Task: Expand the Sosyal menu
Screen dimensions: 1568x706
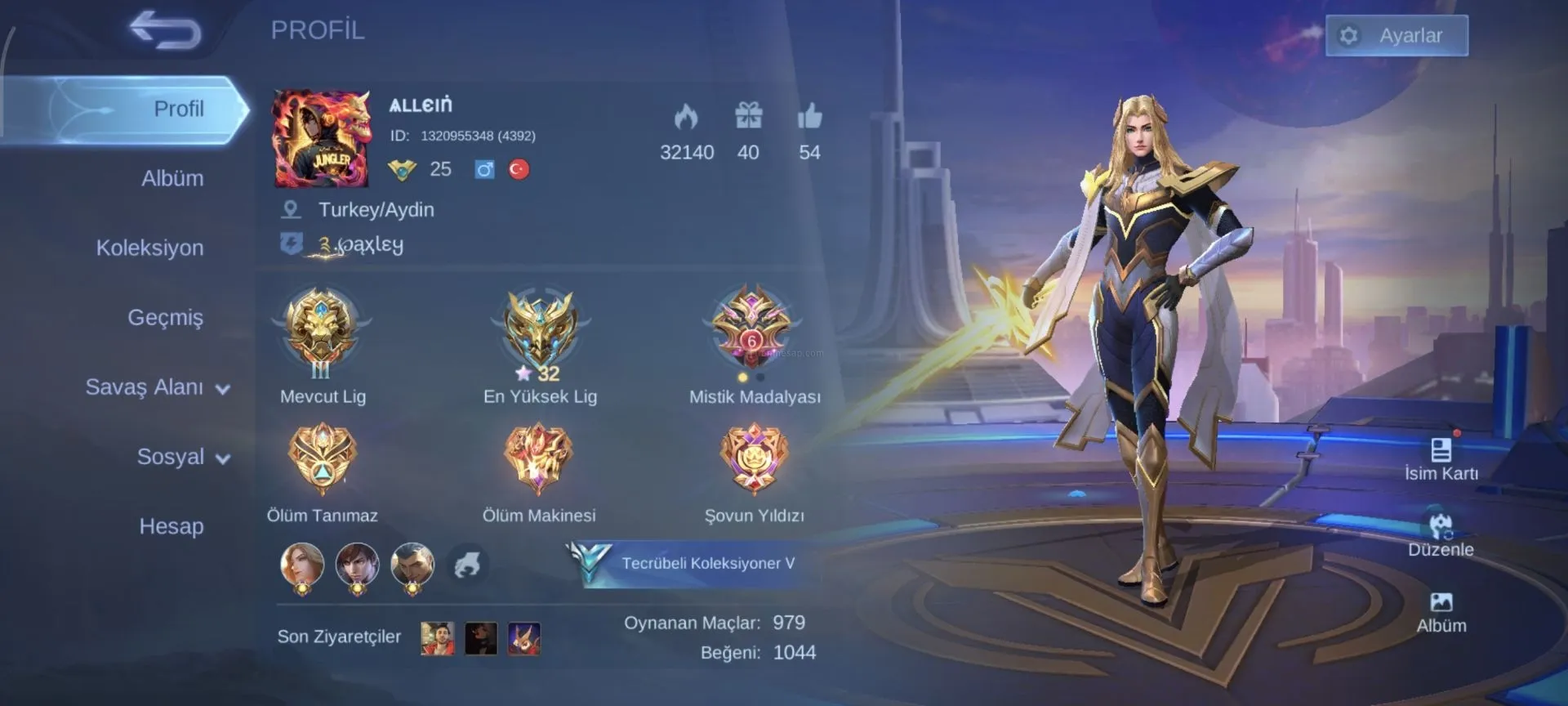Action: coord(183,457)
